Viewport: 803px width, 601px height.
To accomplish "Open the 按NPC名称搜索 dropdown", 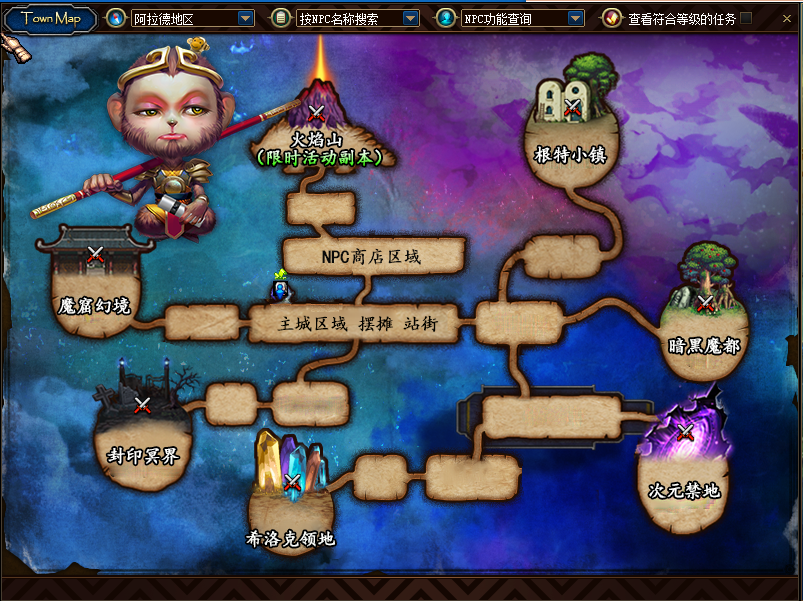I will pos(410,18).
